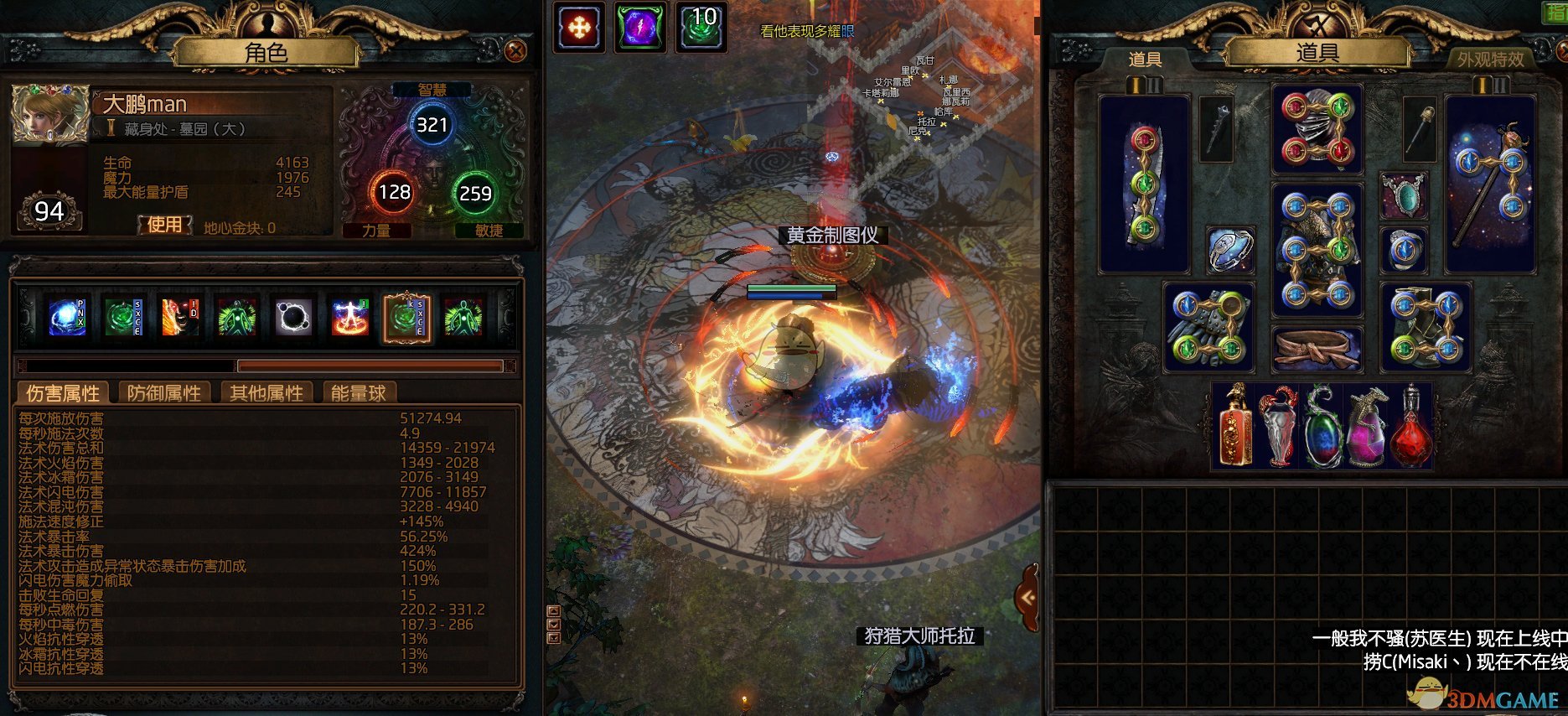Viewport: 1568px width, 716px height.
Task: Switch to the 道具 inventory tab
Action: (x=1145, y=60)
